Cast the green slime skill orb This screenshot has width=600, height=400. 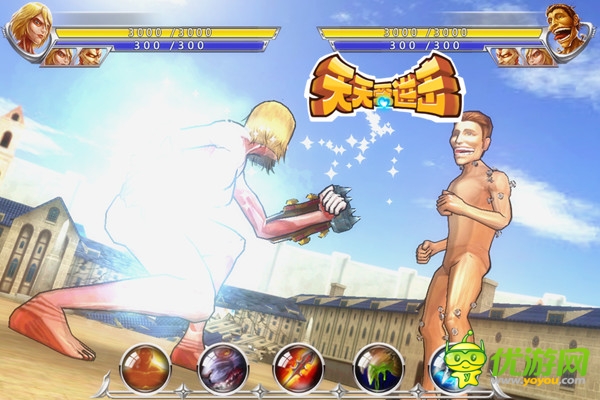(x=377, y=367)
